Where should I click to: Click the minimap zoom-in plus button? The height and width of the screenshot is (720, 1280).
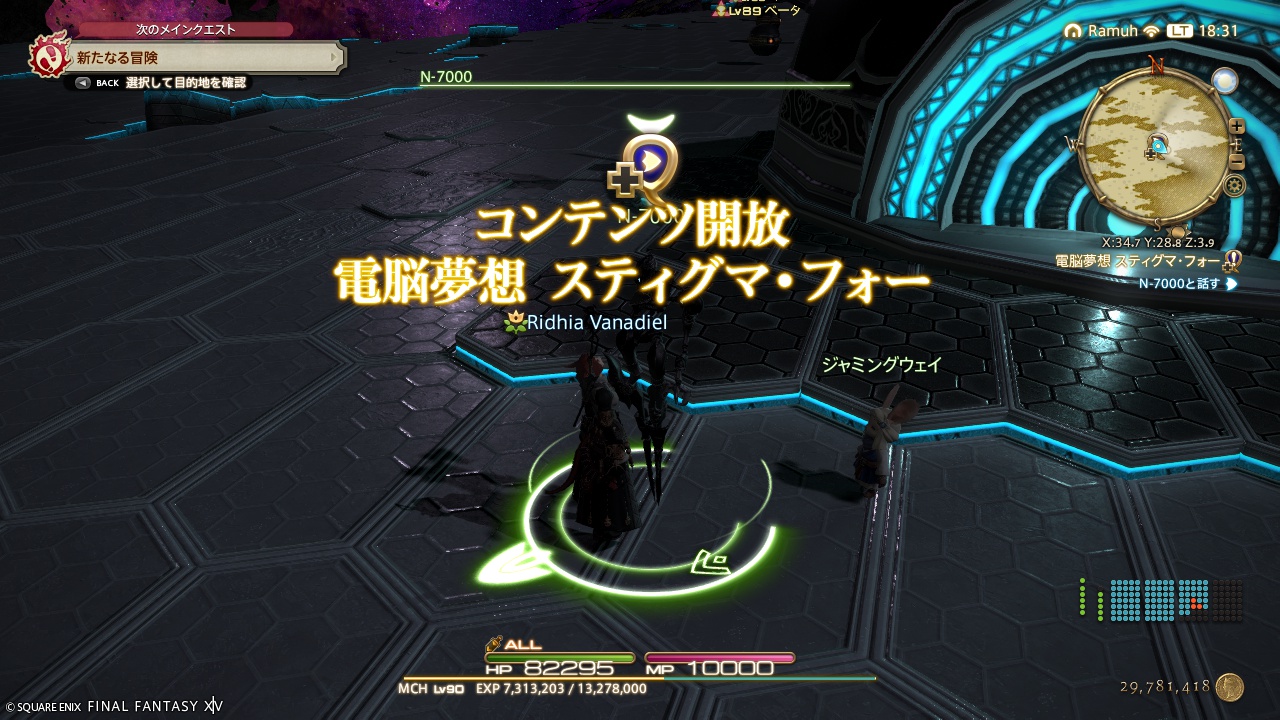(x=1236, y=126)
